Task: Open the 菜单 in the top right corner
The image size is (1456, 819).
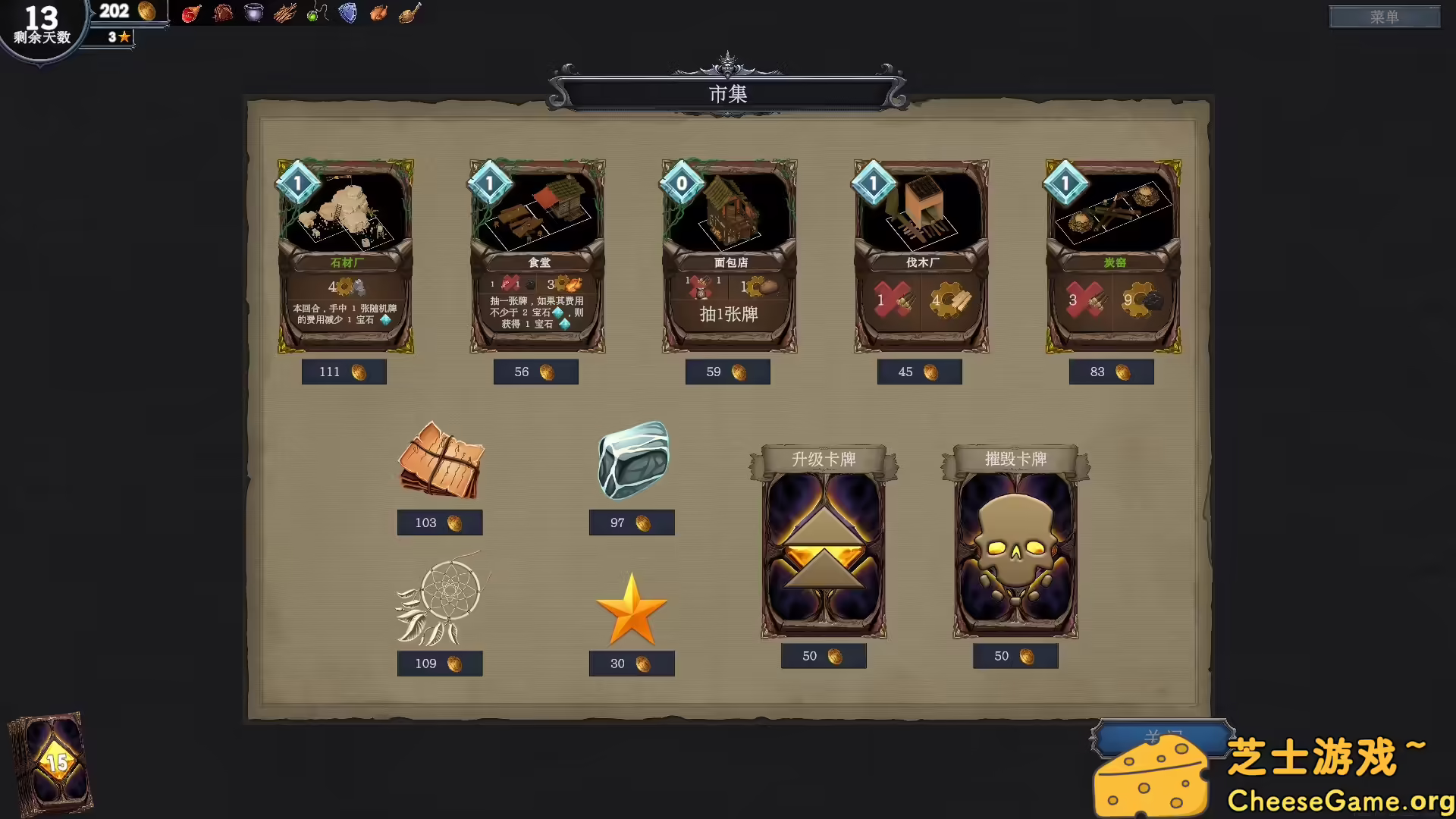Action: (x=1384, y=17)
